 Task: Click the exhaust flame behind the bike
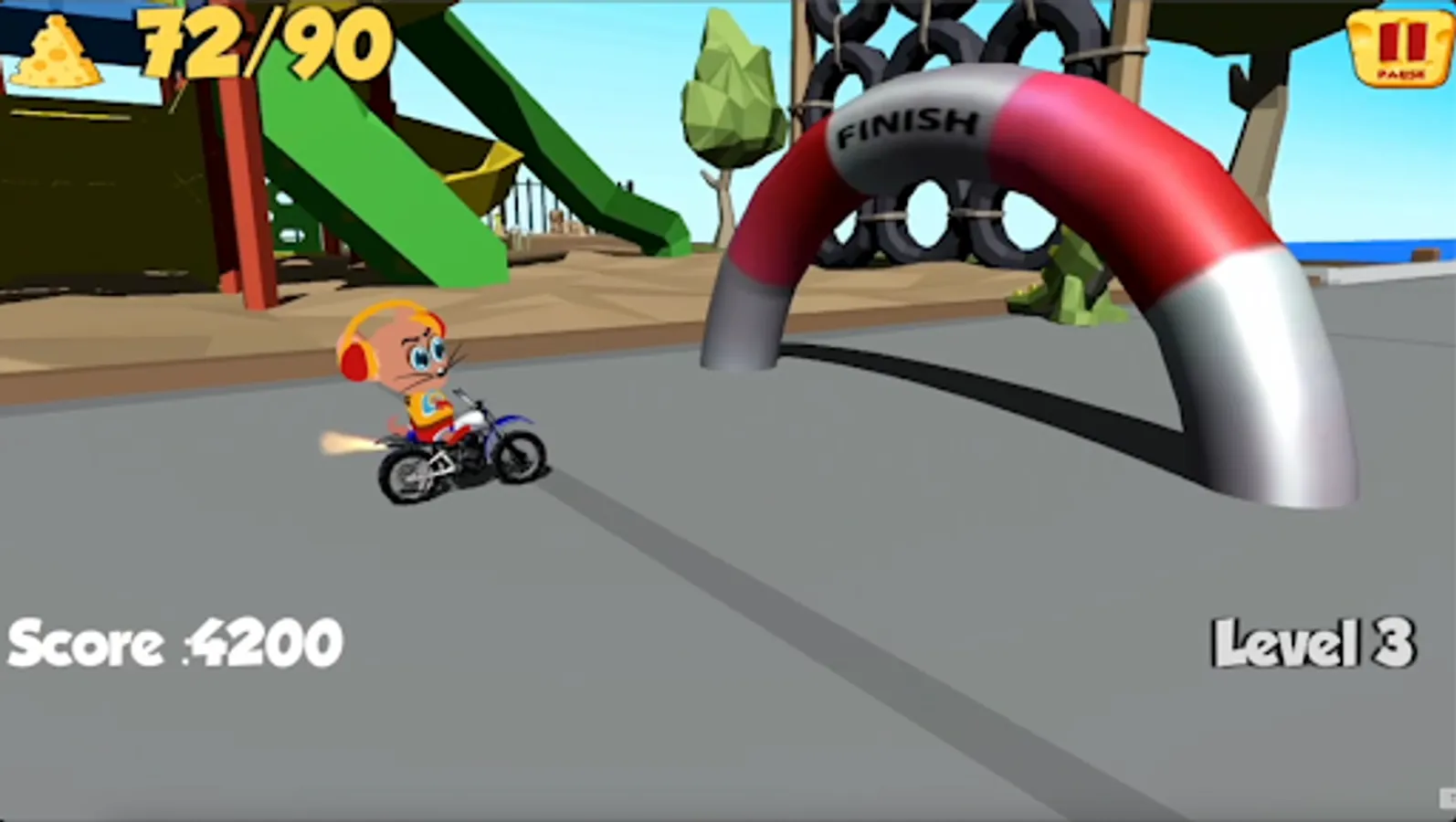pyautogui.click(x=347, y=443)
